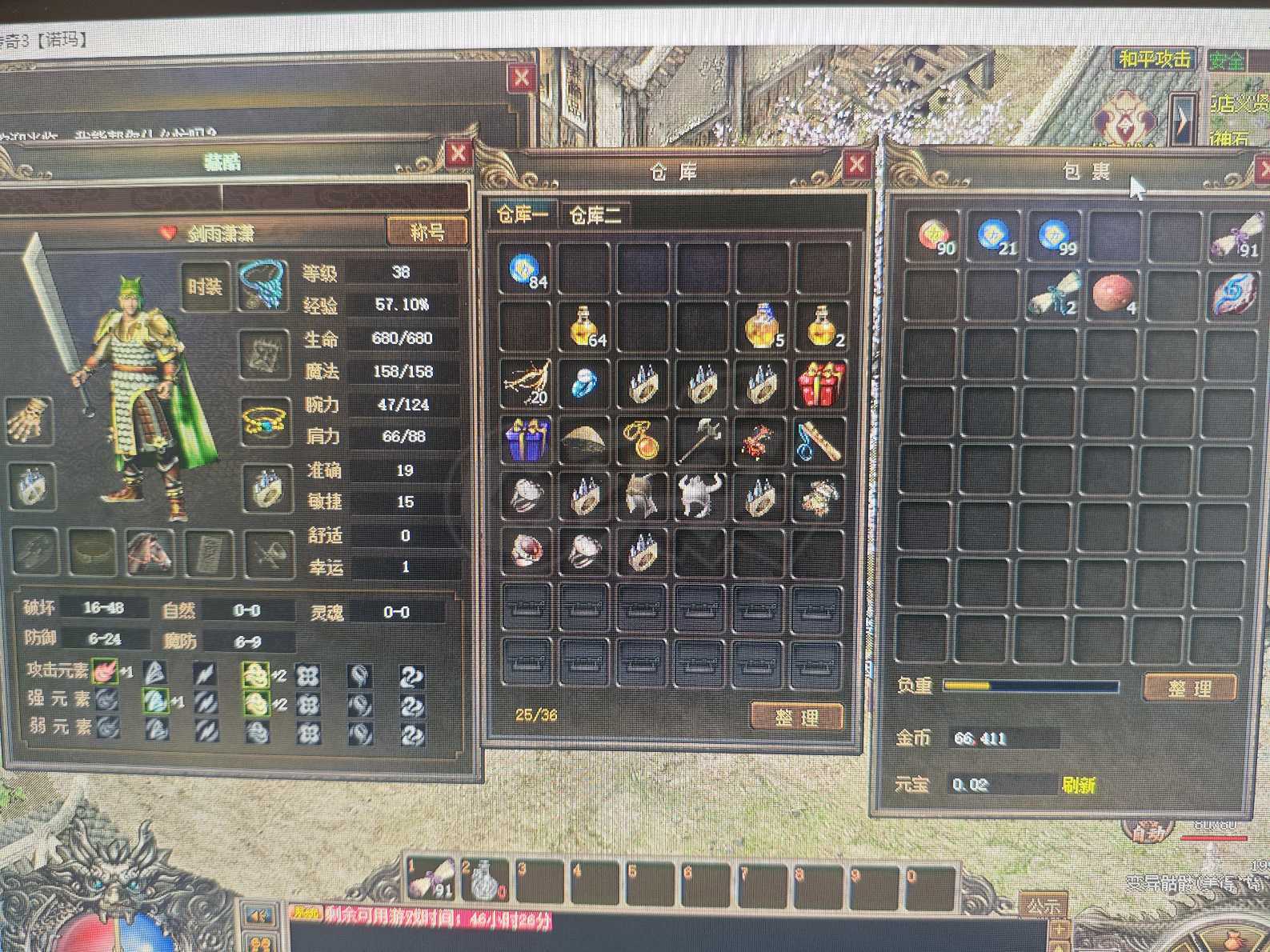Image resolution: width=1270 pixels, height=952 pixels.
Task: Use the scroll in hotbar slot 1
Action: pos(431,879)
